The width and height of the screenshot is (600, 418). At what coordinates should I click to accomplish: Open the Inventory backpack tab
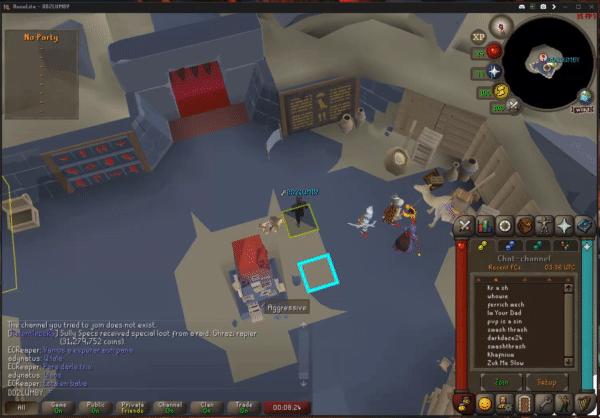click(525, 225)
